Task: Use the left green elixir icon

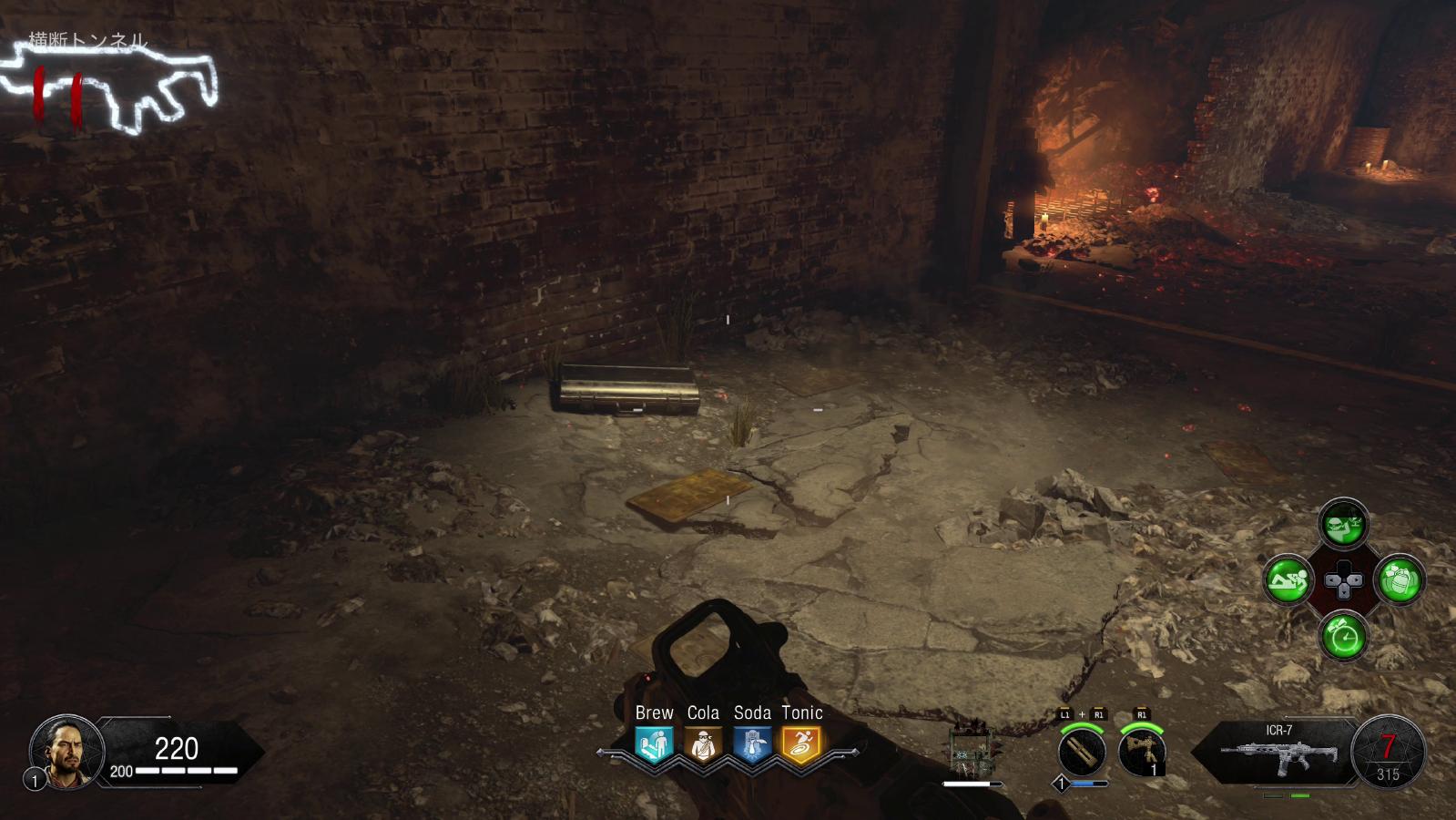Action: pyautogui.click(x=1288, y=579)
